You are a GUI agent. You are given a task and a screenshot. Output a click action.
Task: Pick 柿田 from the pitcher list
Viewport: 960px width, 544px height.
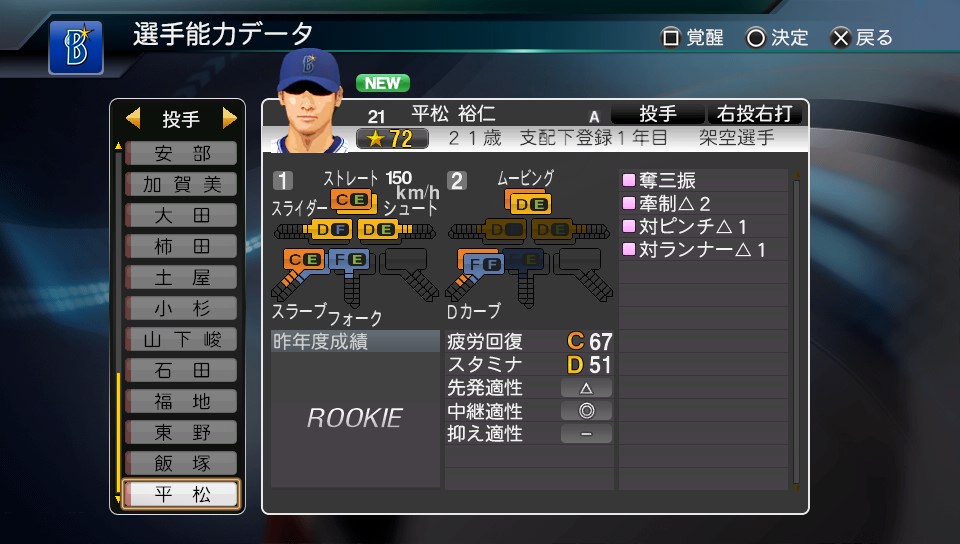[x=182, y=247]
